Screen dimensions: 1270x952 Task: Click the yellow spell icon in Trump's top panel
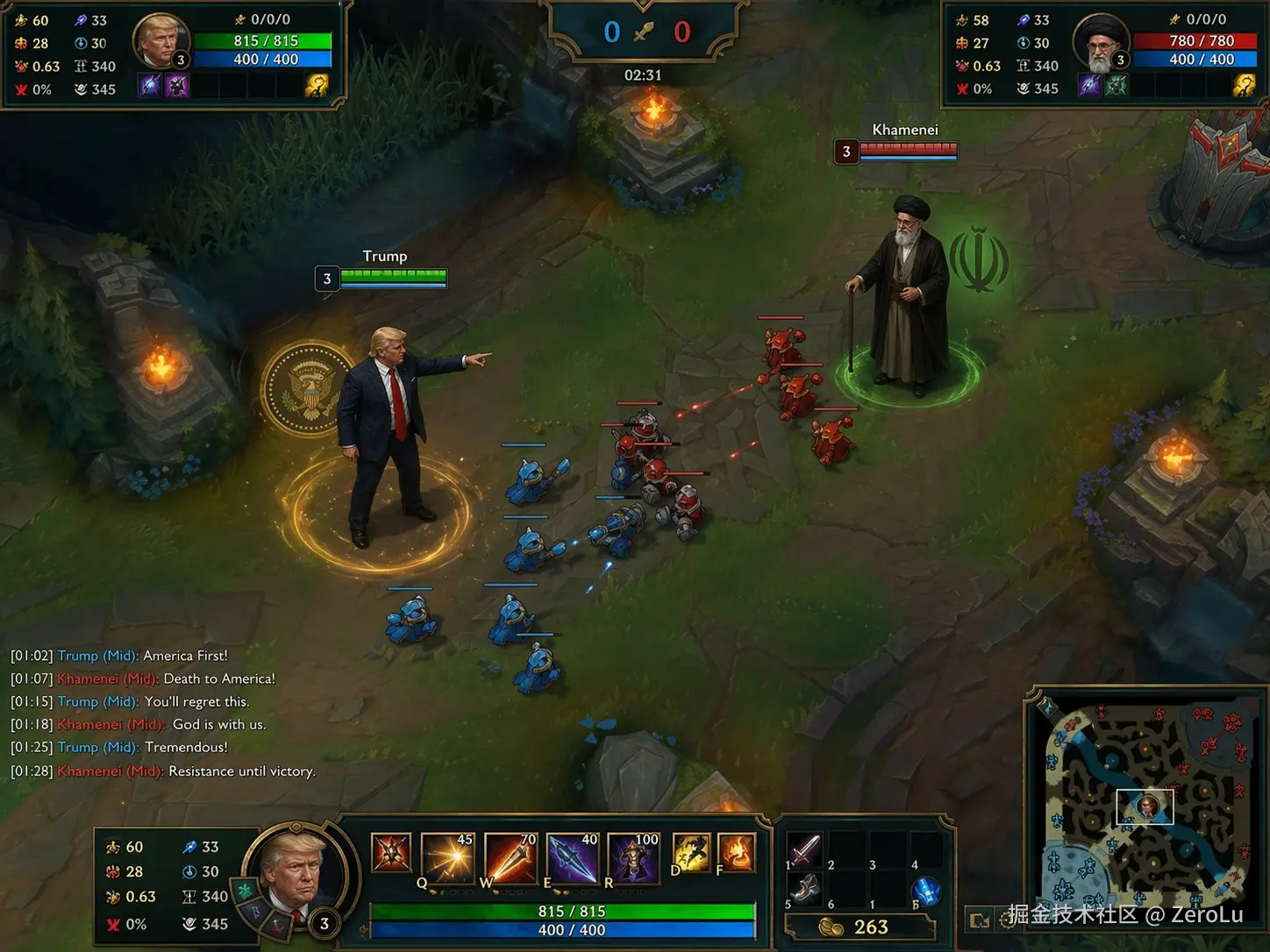coord(317,86)
